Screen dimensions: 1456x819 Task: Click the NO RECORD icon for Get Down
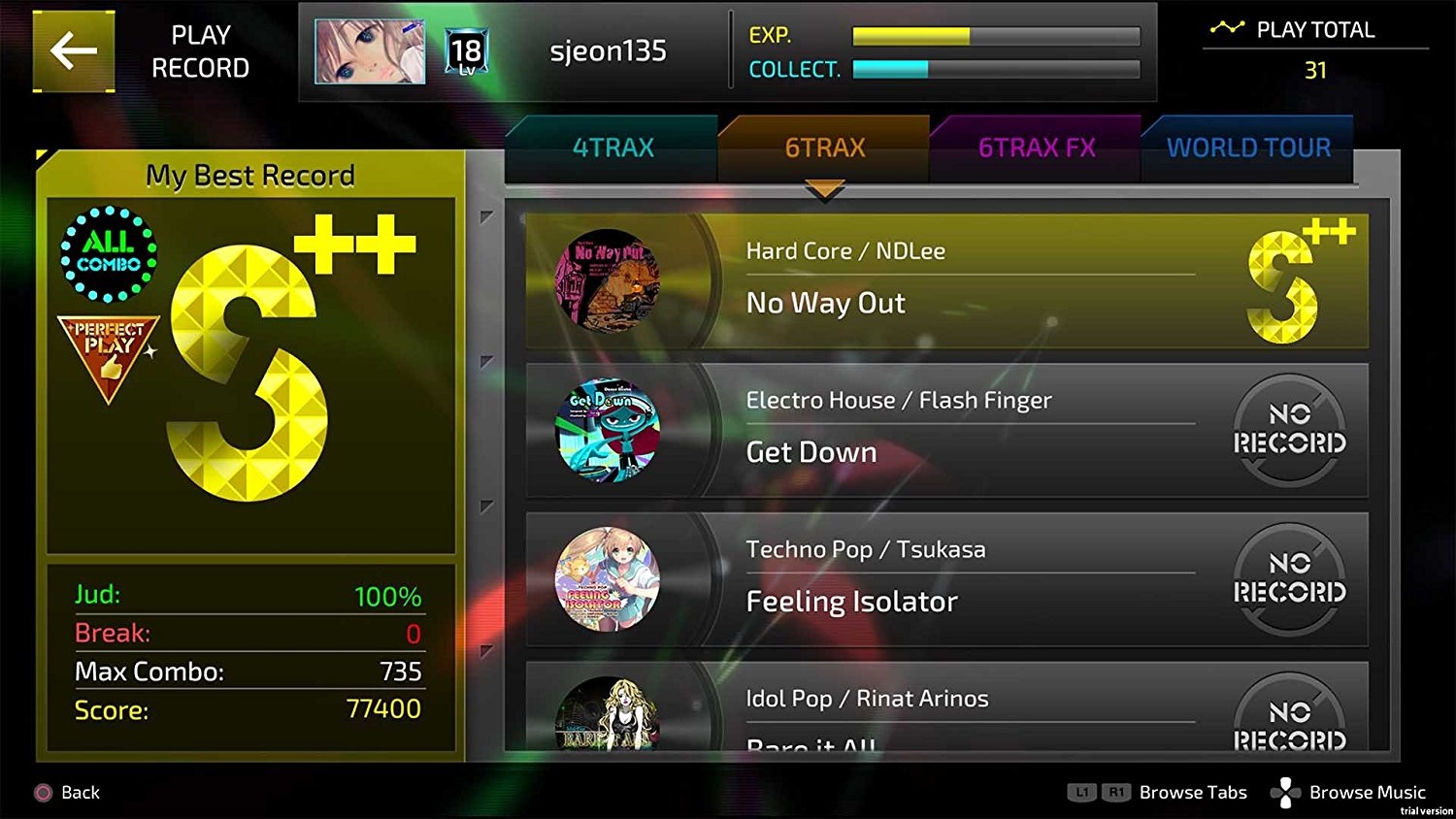pyautogui.click(x=1289, y=430)
